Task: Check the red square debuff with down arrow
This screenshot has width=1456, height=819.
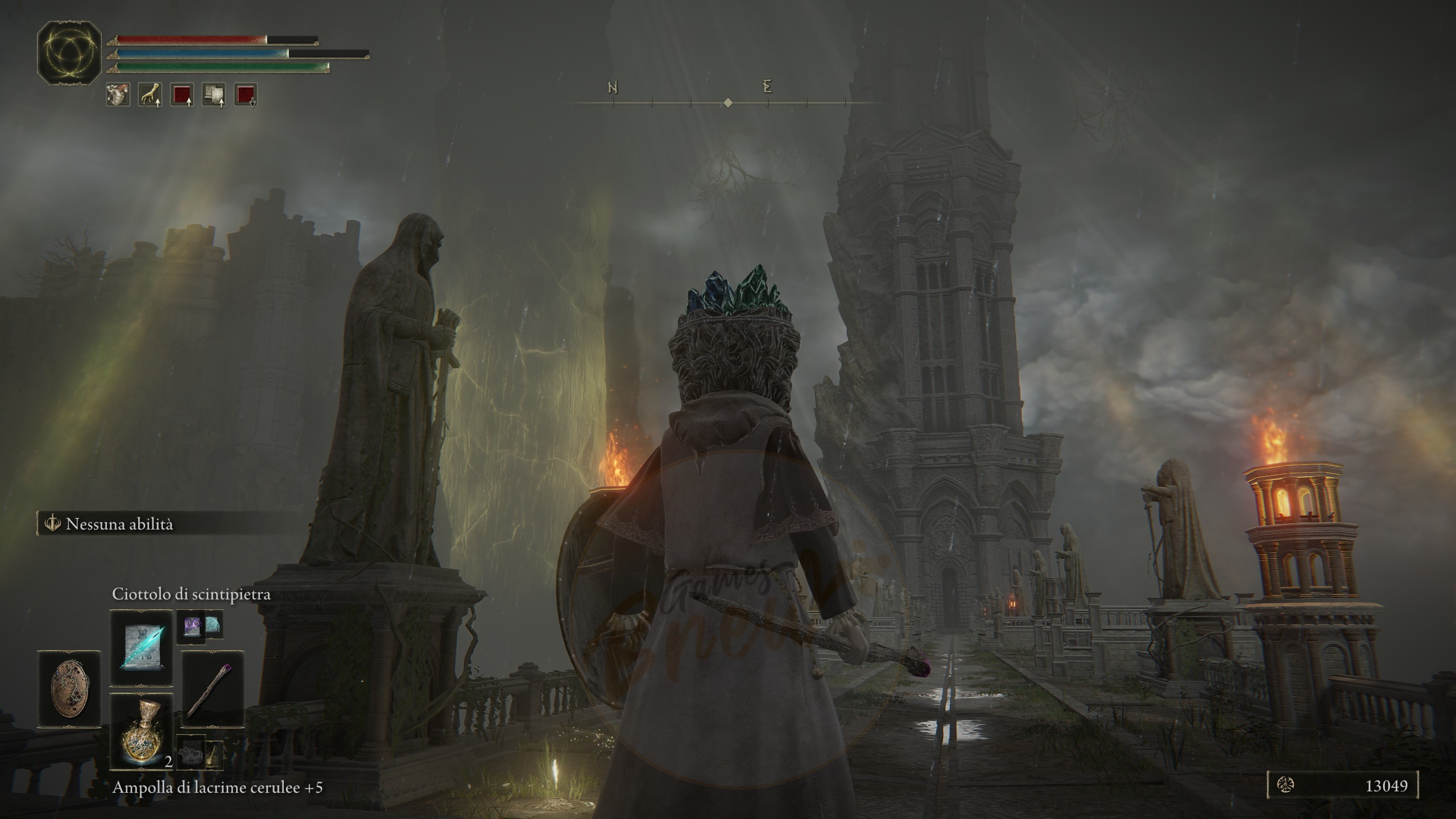Action: pyautogui.click(x=246, y=94)
